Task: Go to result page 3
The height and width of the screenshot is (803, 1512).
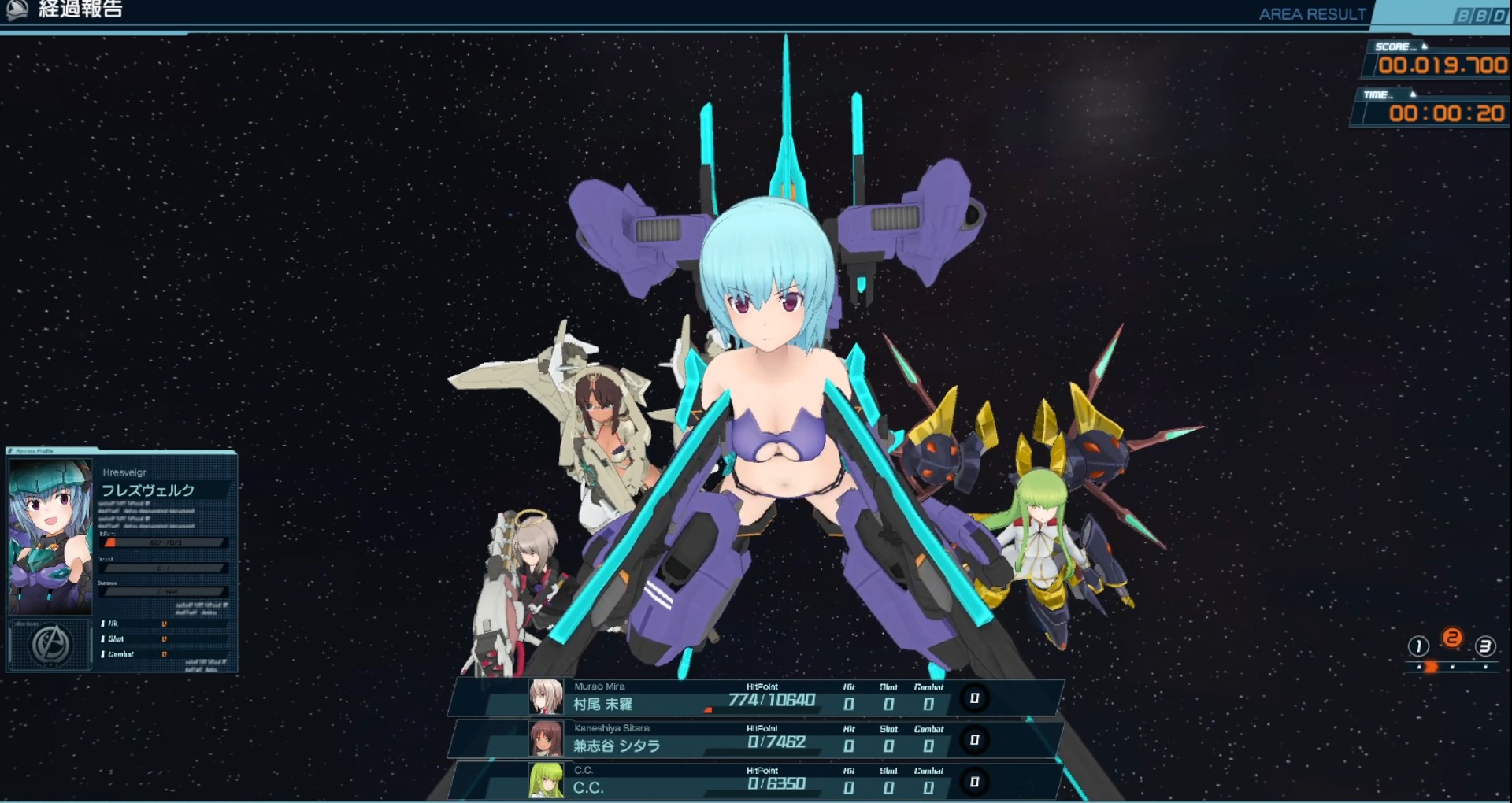Action: pos(1484,647)
